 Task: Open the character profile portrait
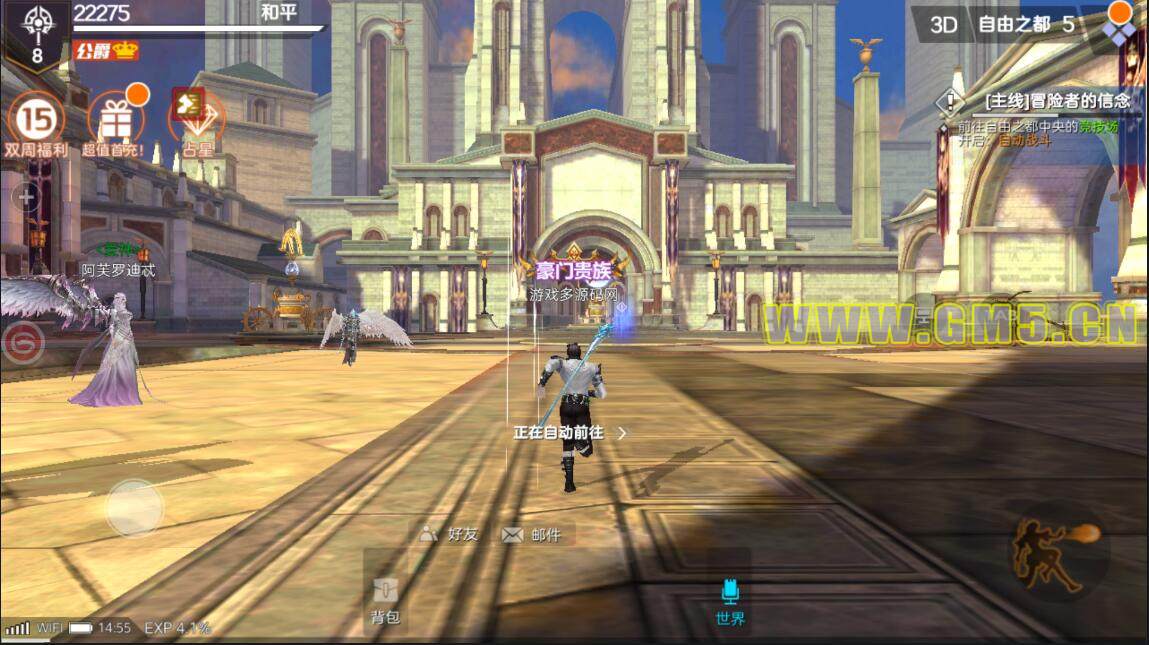click(x=37, y=32)
